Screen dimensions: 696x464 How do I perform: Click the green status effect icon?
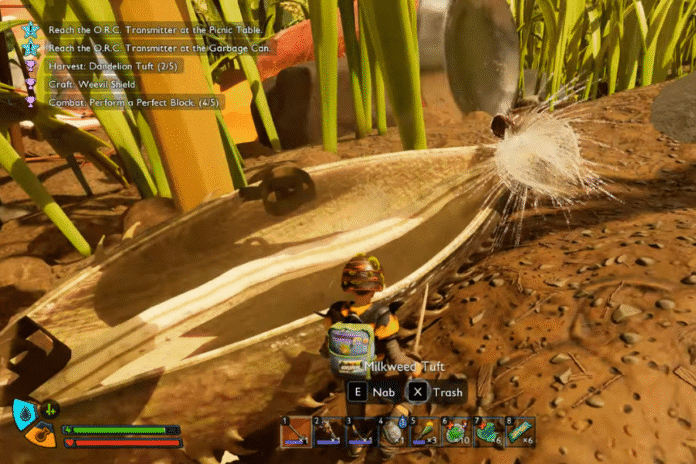click(x=48, y=408)
